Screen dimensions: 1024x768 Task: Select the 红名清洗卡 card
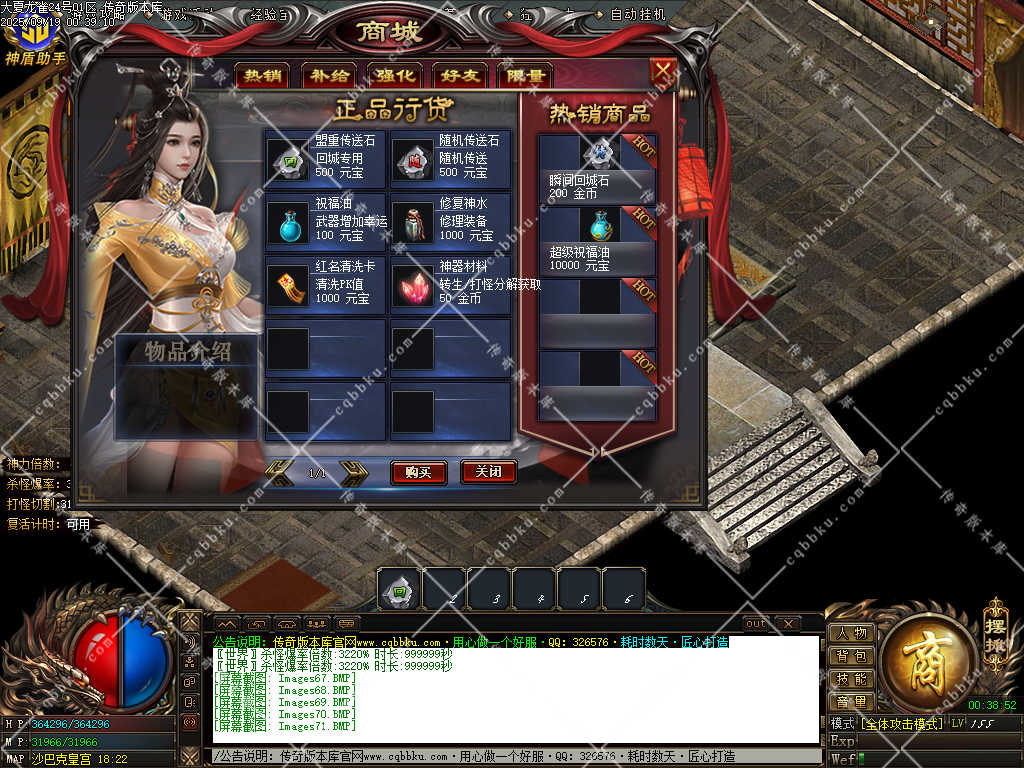(287, 285)
